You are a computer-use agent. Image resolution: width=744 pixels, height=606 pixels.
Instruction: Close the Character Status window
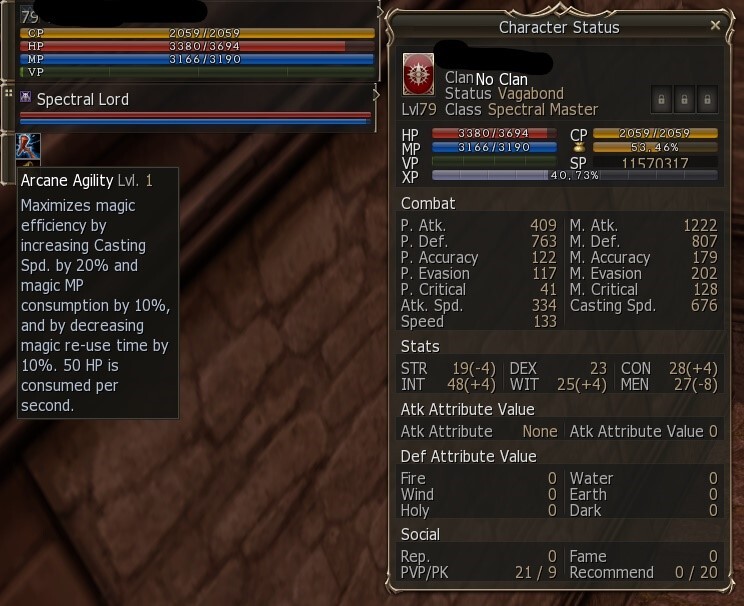click(x=714, y=25)
